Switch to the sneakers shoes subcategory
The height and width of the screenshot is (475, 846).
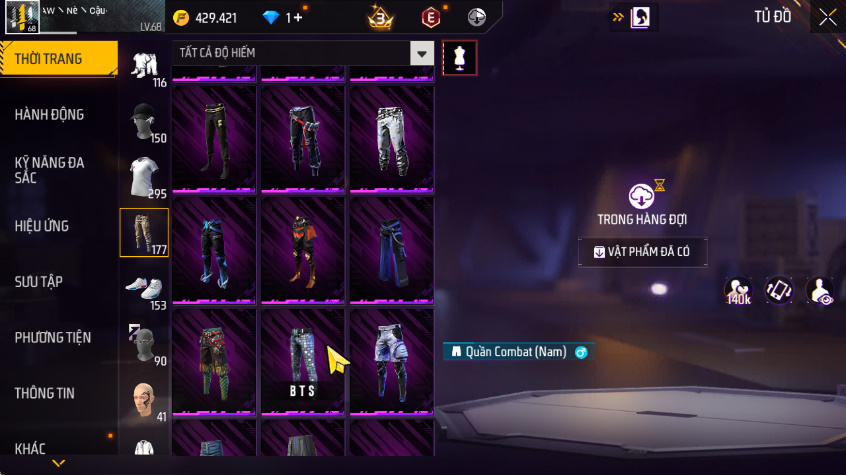tap(144, 289)
